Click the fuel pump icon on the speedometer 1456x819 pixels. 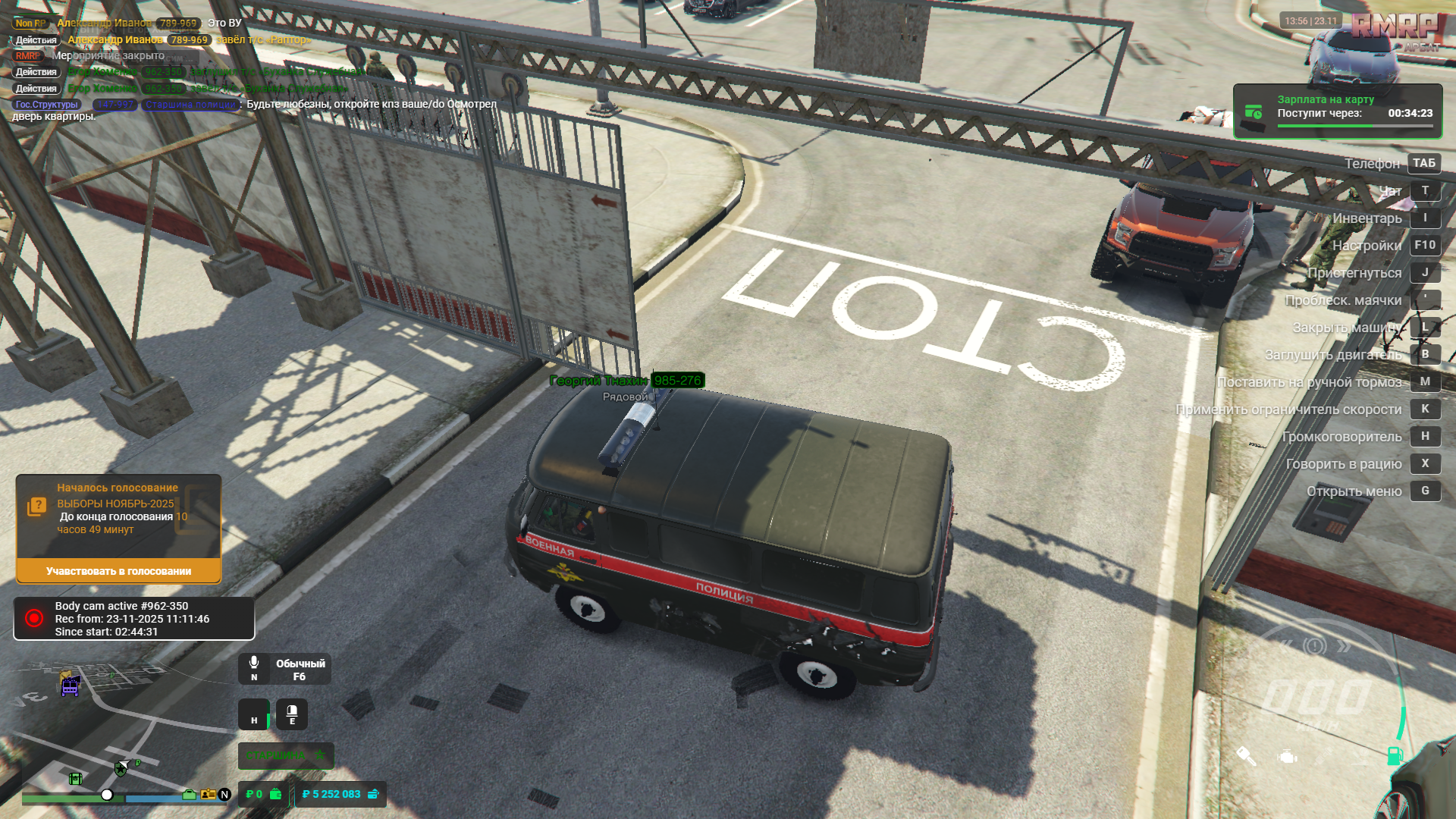click(1394, 756)
